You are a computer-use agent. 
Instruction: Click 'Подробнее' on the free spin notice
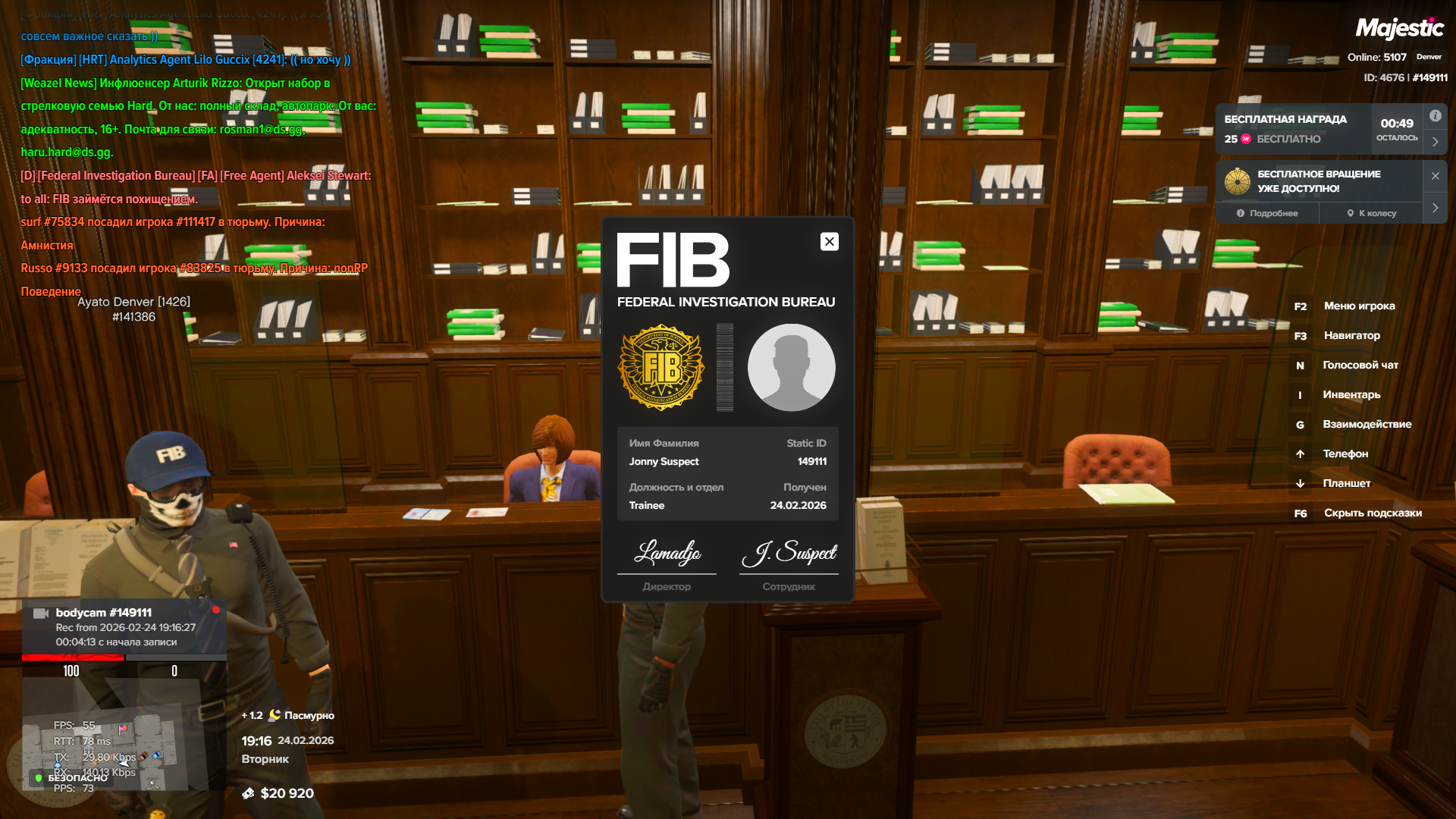coord(1267,213)
